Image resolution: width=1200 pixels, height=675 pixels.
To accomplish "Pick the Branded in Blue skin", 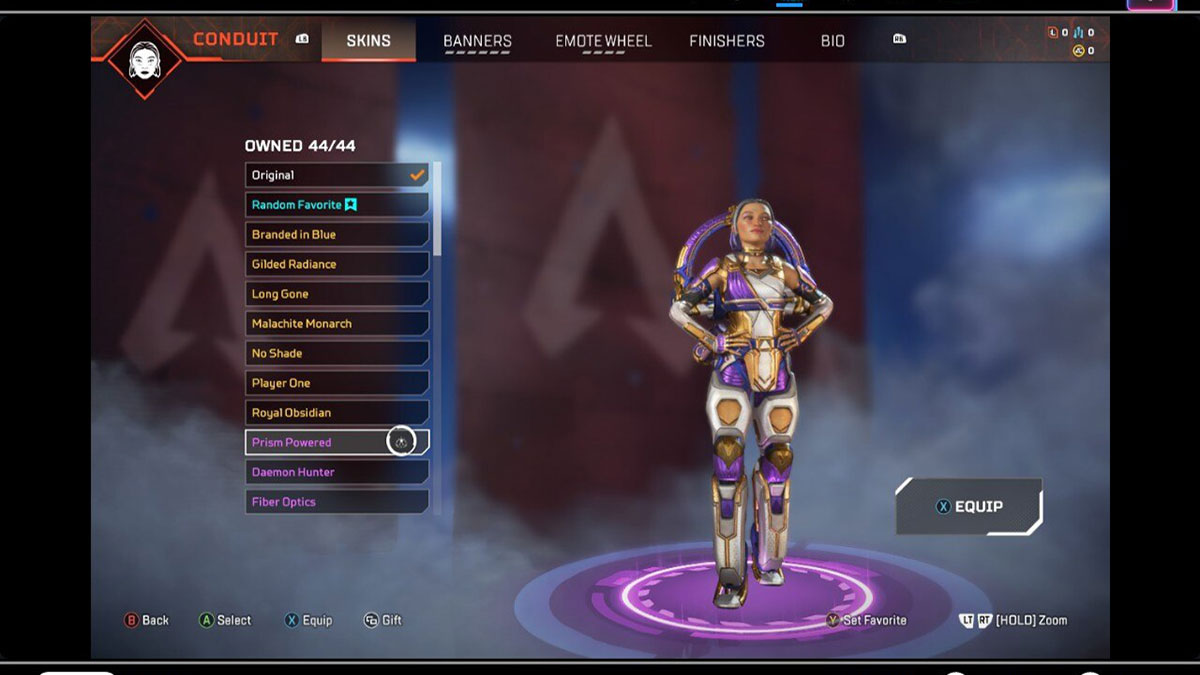I will click(x=337, y=234).
